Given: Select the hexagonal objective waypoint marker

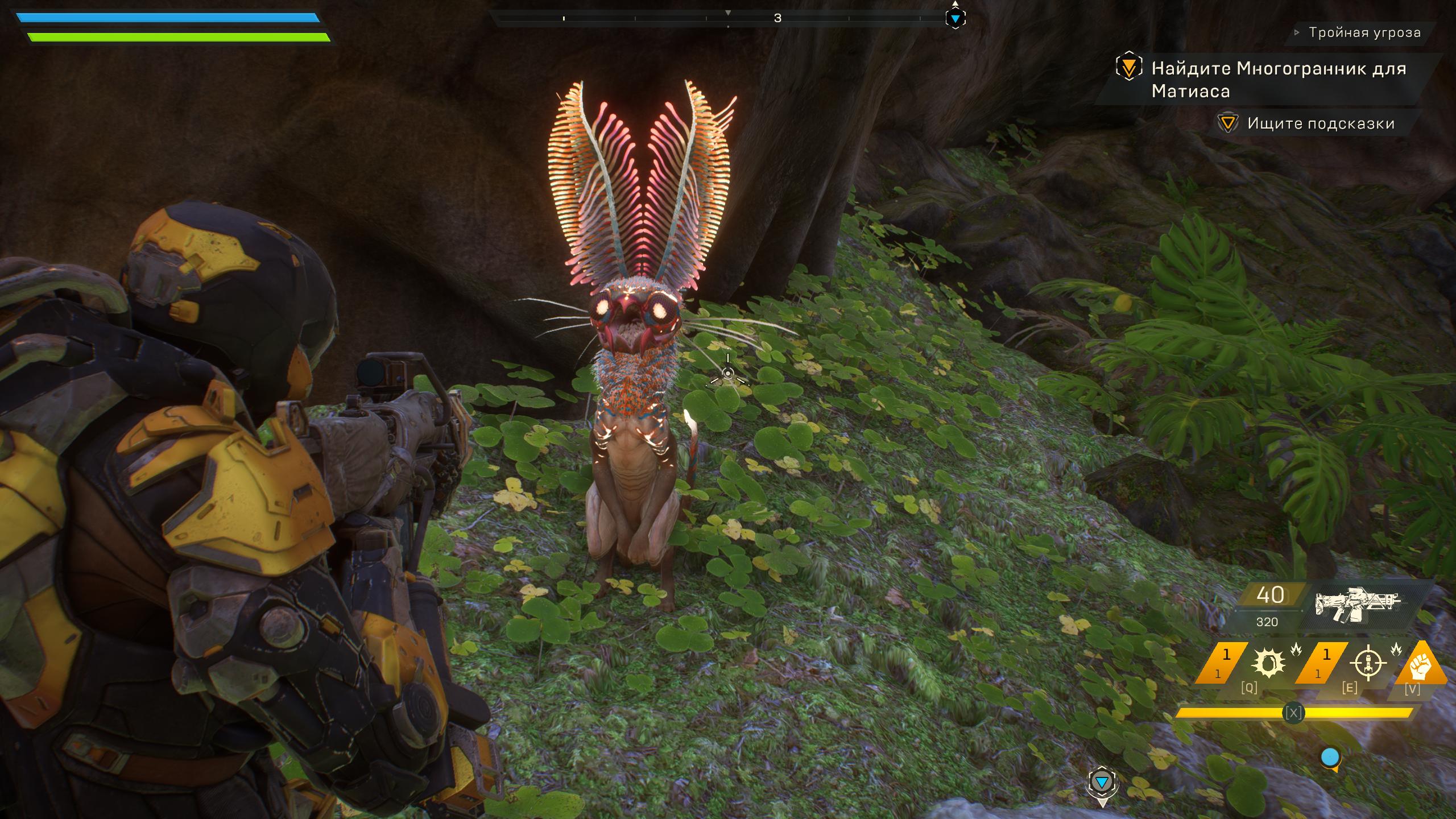Looking at the screenshot, I should tap(1102, 784).
